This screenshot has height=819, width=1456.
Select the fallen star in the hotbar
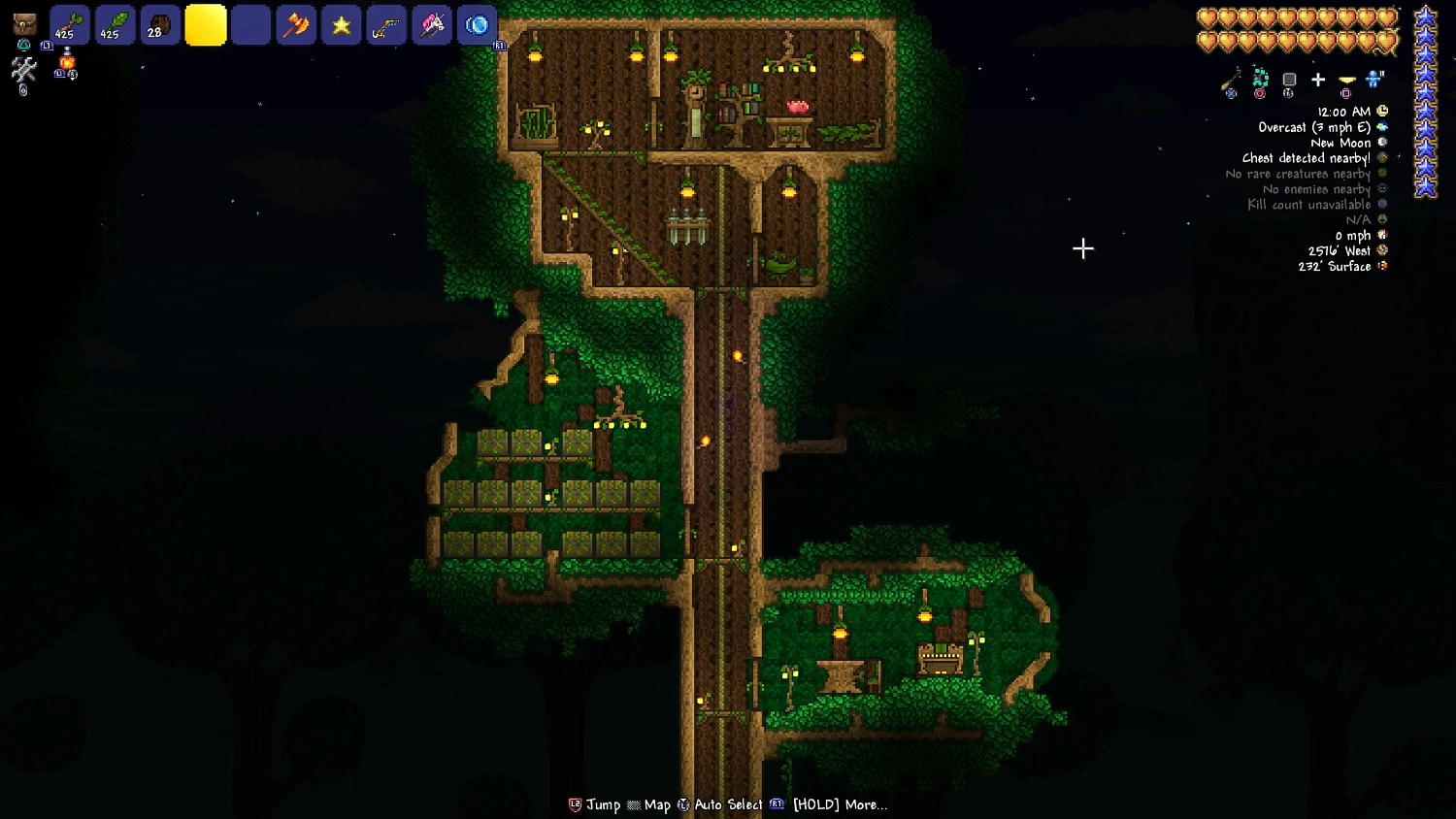[x=342, y=25]
